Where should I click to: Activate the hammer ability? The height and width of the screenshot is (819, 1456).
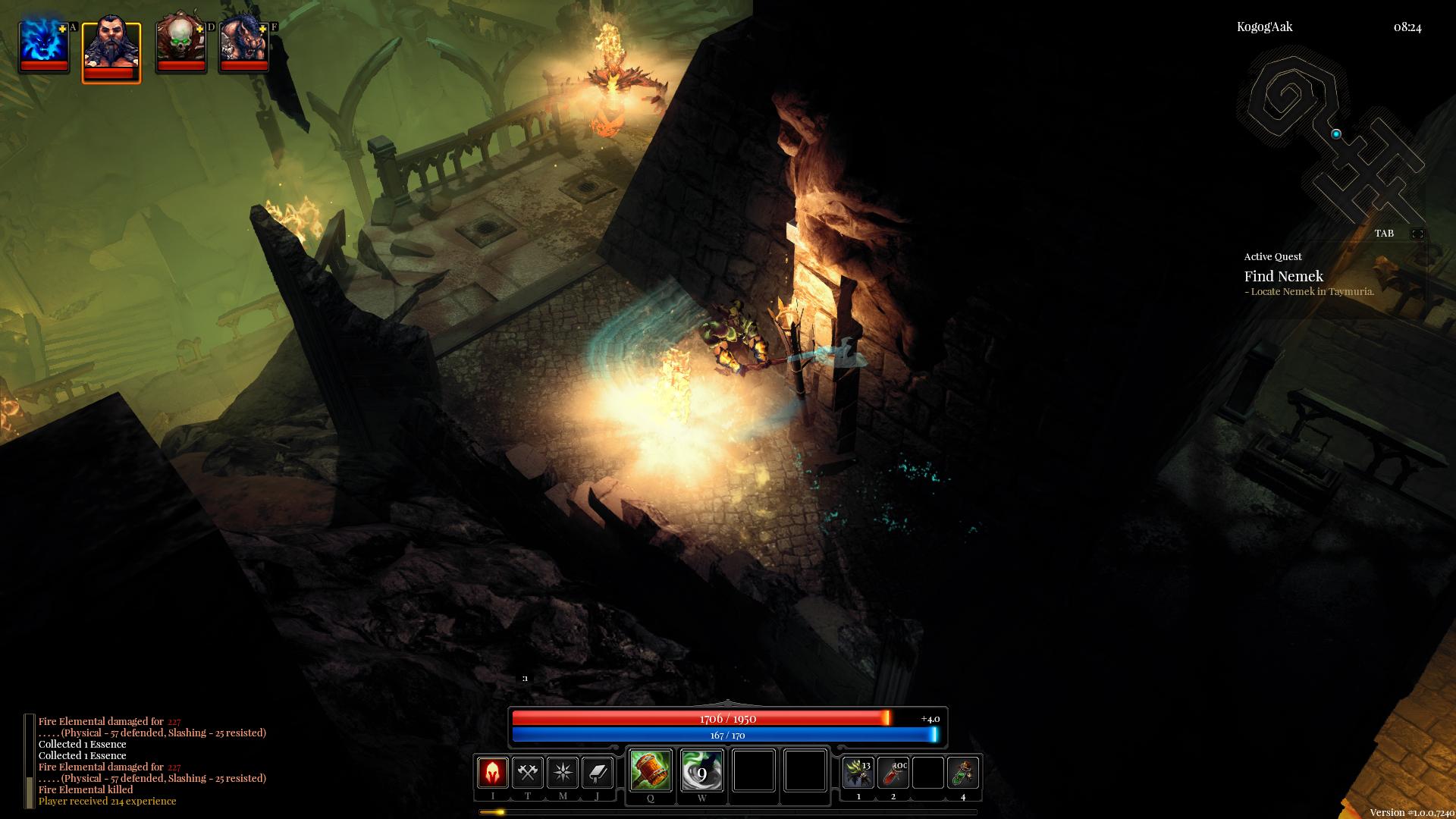point(650,770)
